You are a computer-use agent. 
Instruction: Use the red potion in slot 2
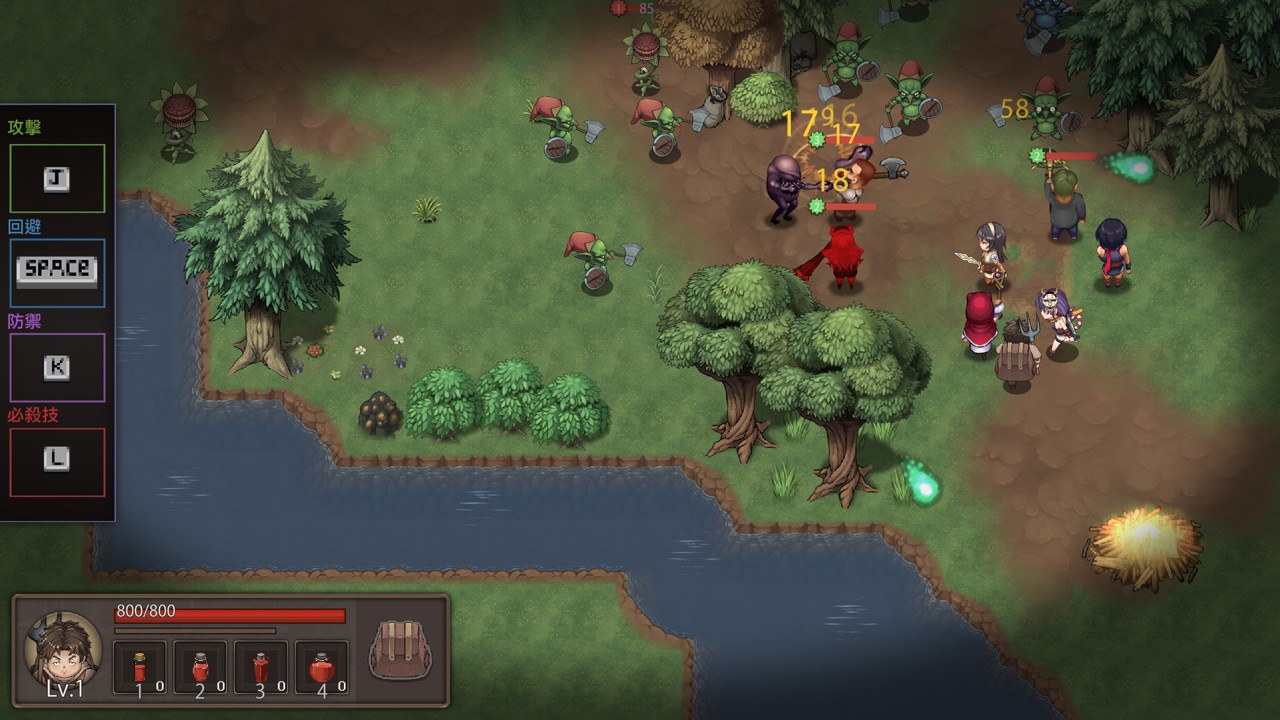point(200,667)
